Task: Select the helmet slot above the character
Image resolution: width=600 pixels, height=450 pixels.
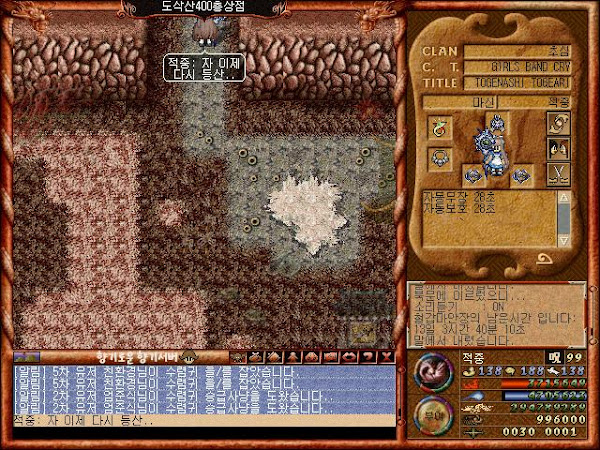Action: pyautogui.click(x=497, y=124)
